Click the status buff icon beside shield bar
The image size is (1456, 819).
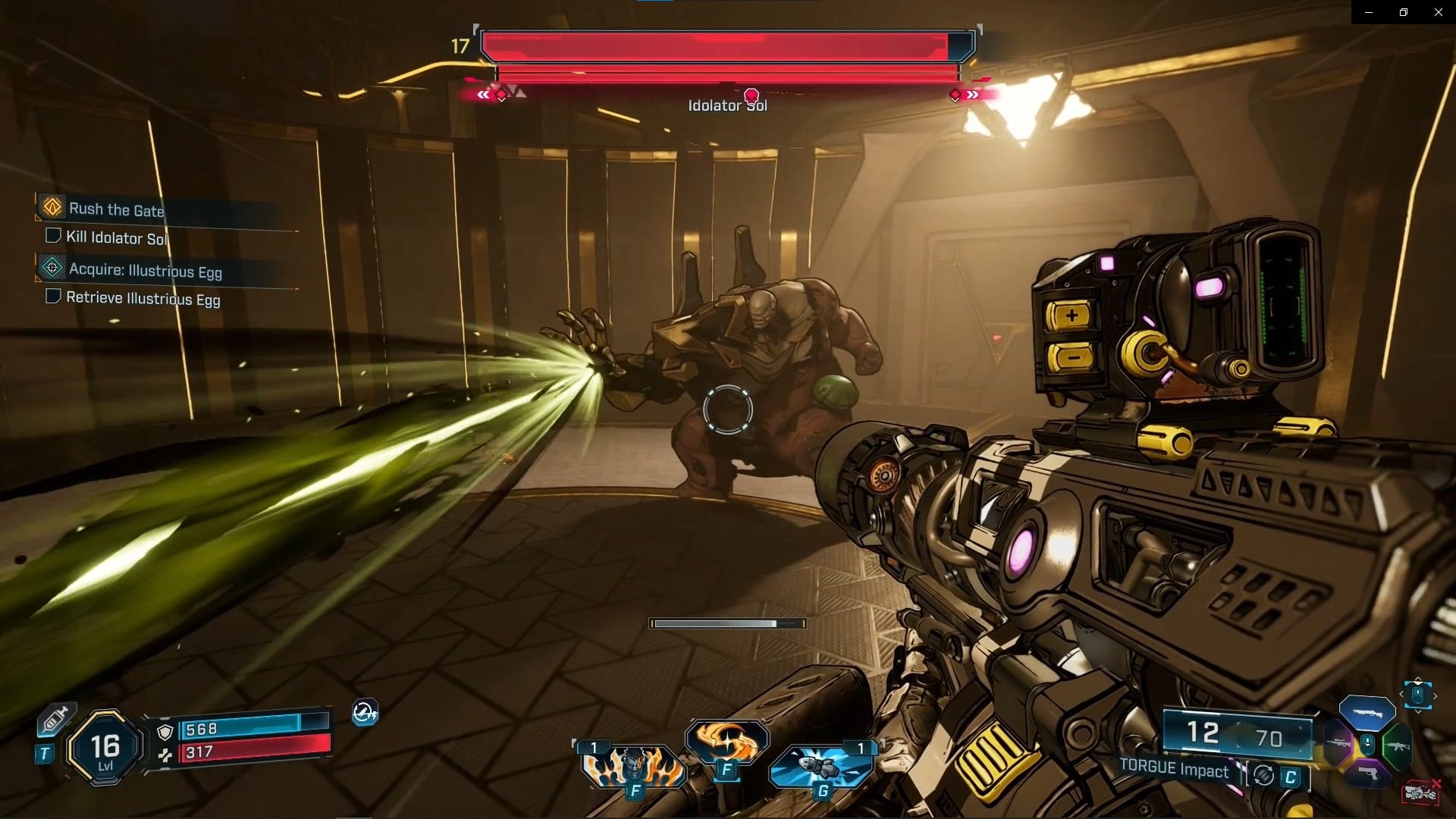click(365, 713)
